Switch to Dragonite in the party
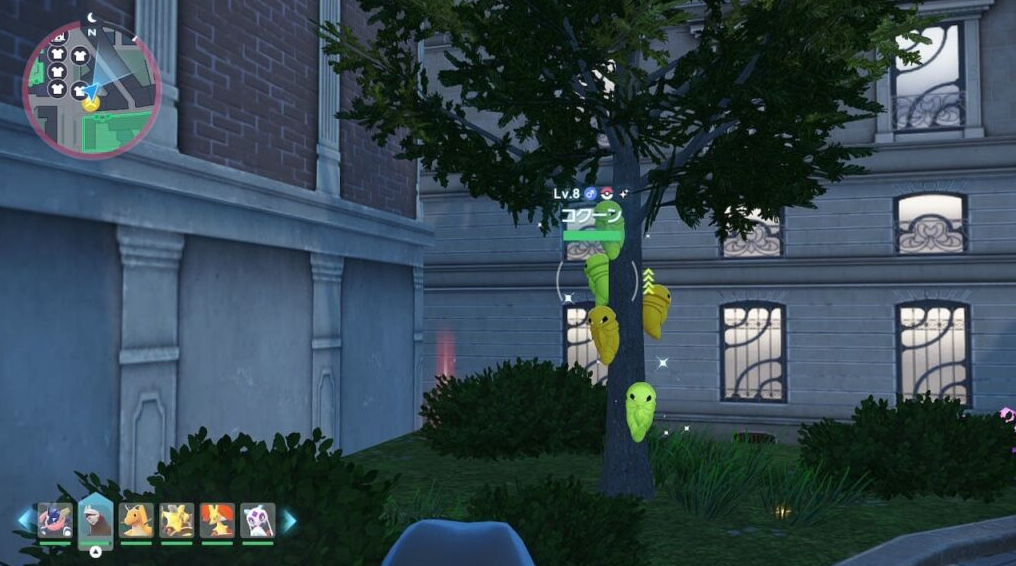This screenshot has width=1016, height=566. click(136, 520)
